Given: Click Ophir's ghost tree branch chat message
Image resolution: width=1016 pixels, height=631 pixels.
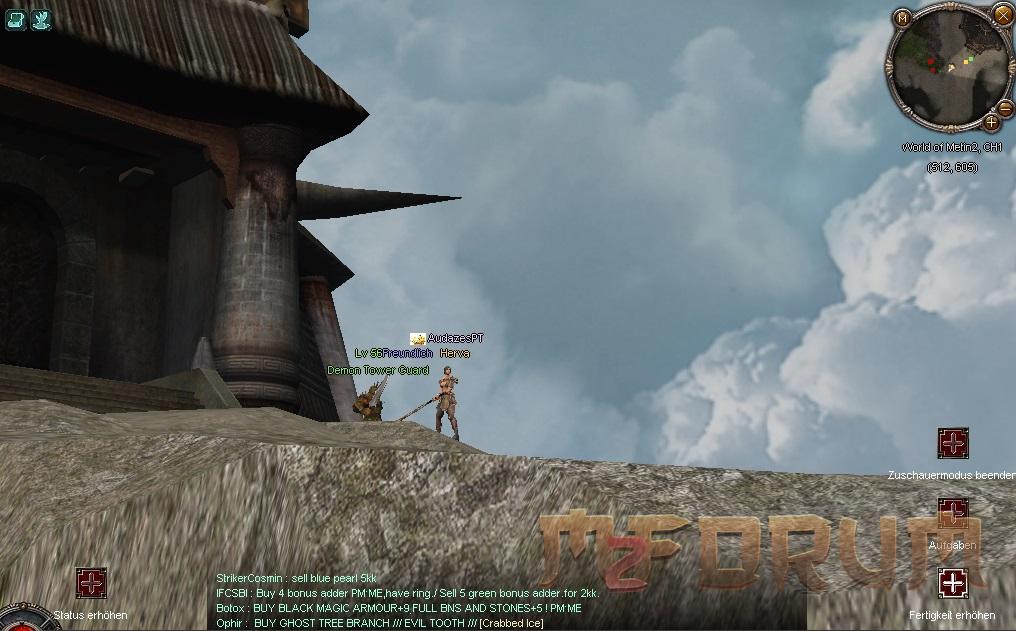Looking at the screenshot, I should (x=379, y=623).
